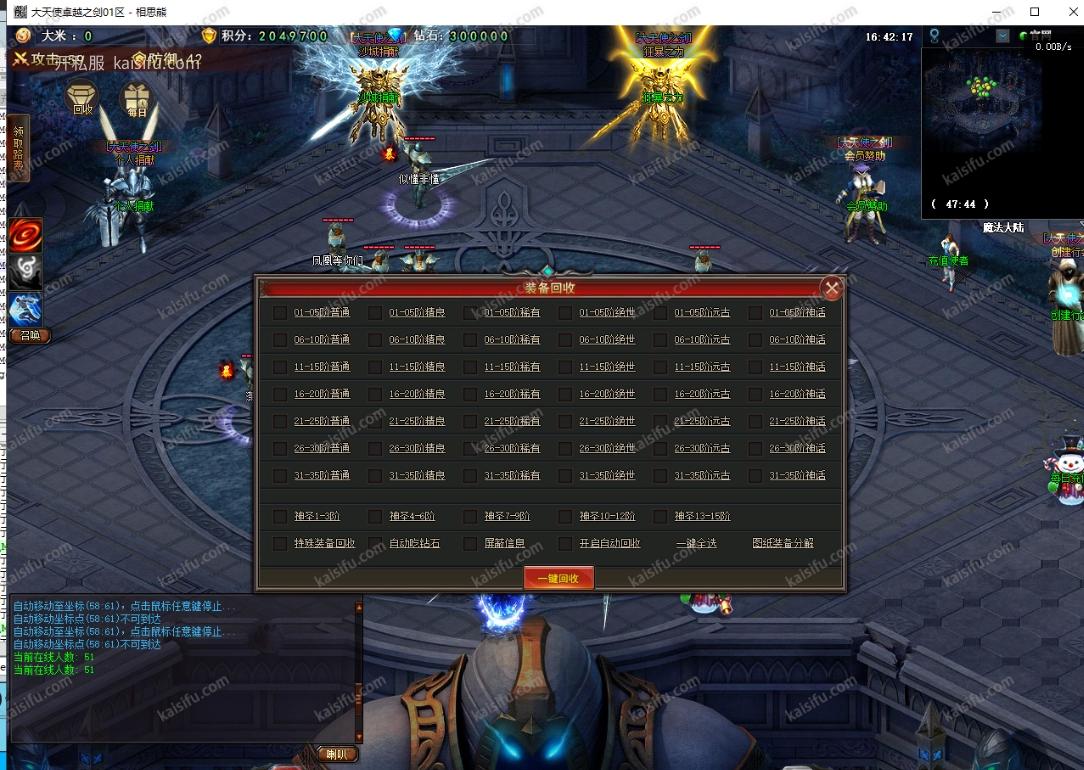Open the 图纸装备分解 link
Image resolution: width=1084 pixels, height=770 pixels.
pos(783,544)
